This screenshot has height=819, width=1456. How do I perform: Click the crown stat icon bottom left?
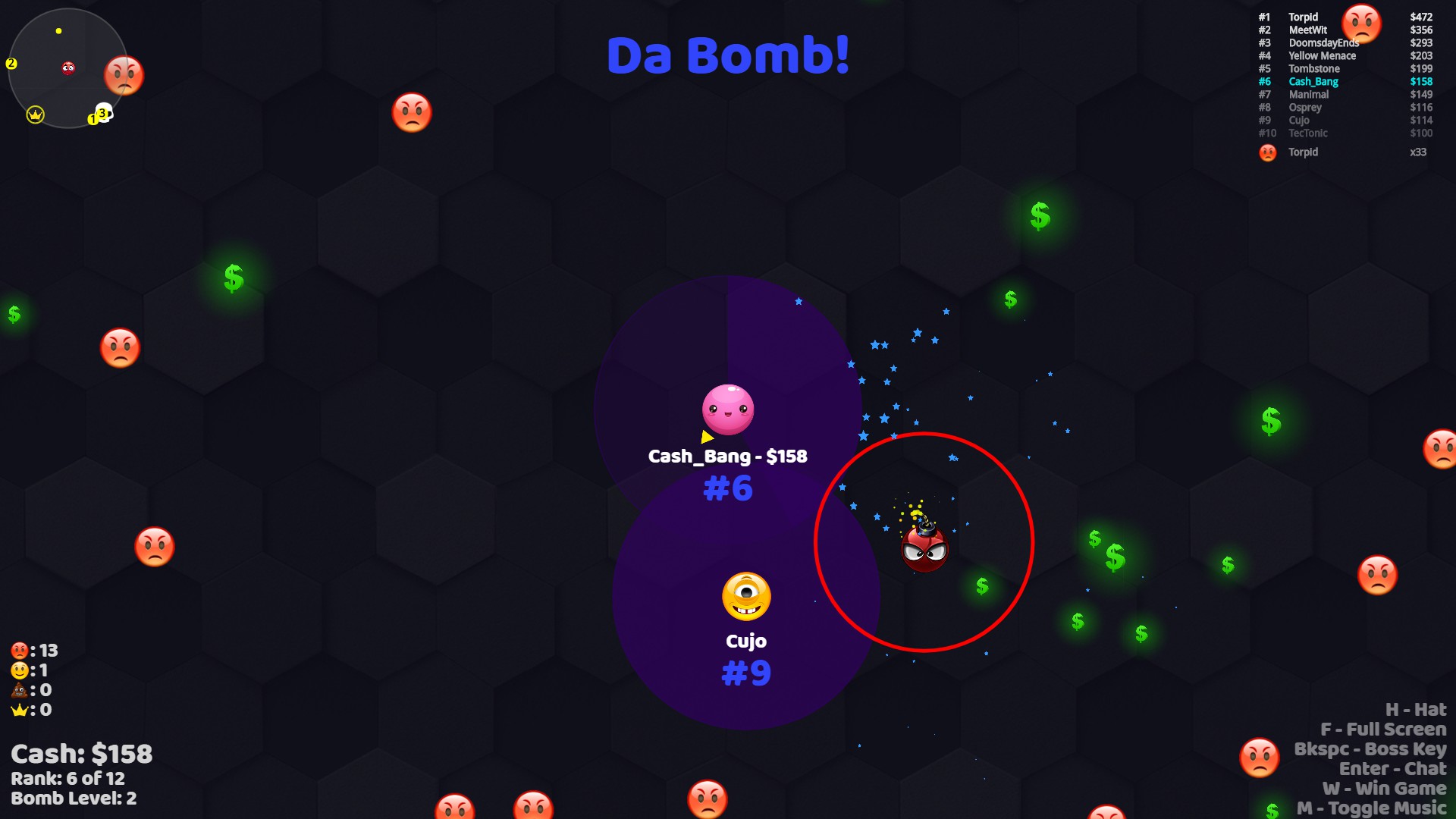(20, 711)
